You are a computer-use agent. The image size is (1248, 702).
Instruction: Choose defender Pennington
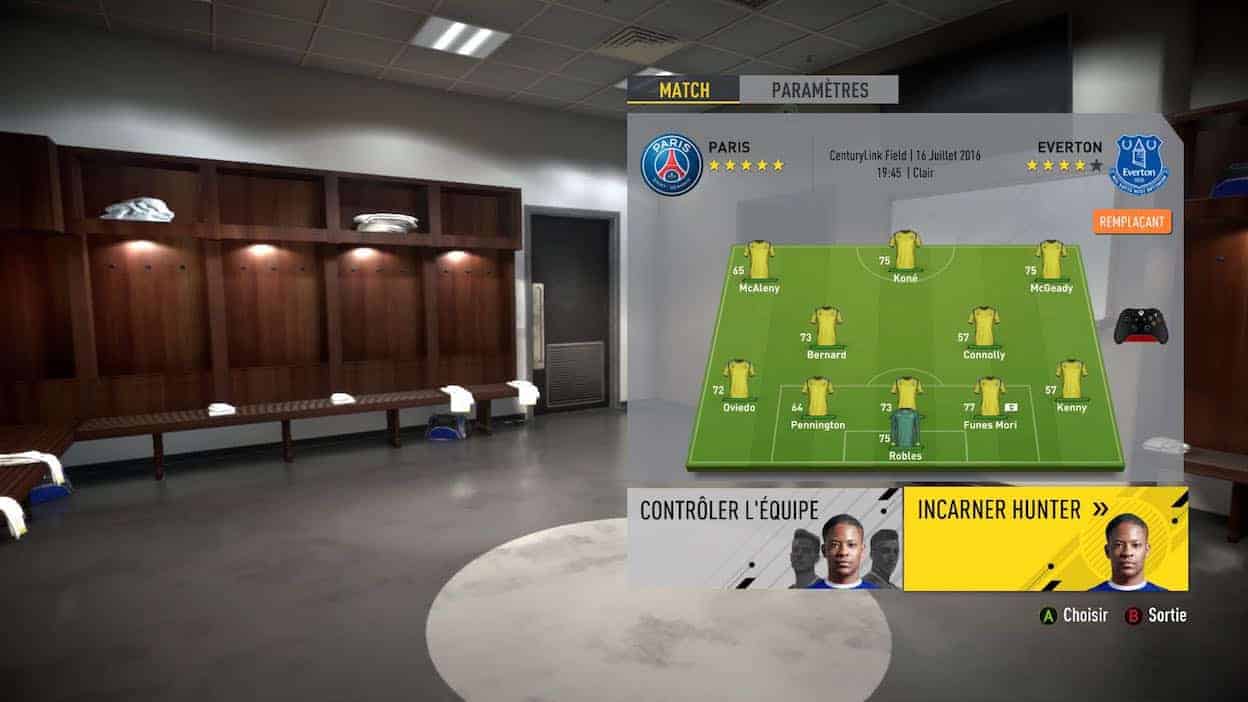pos(818,398)
